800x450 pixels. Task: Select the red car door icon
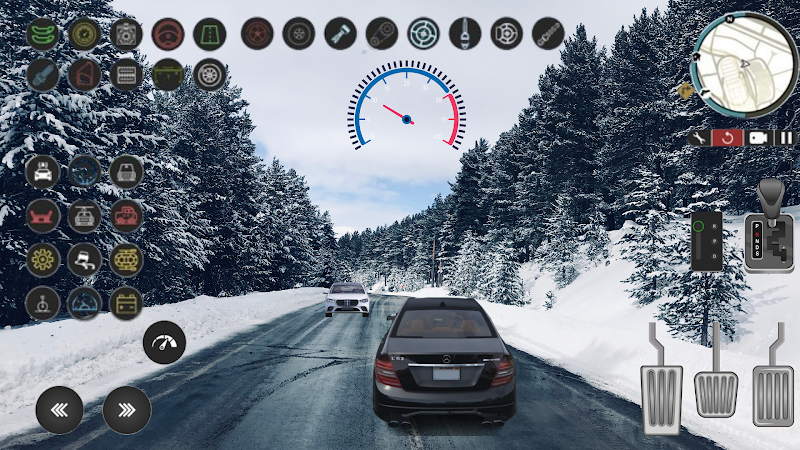tap(84, 75)
